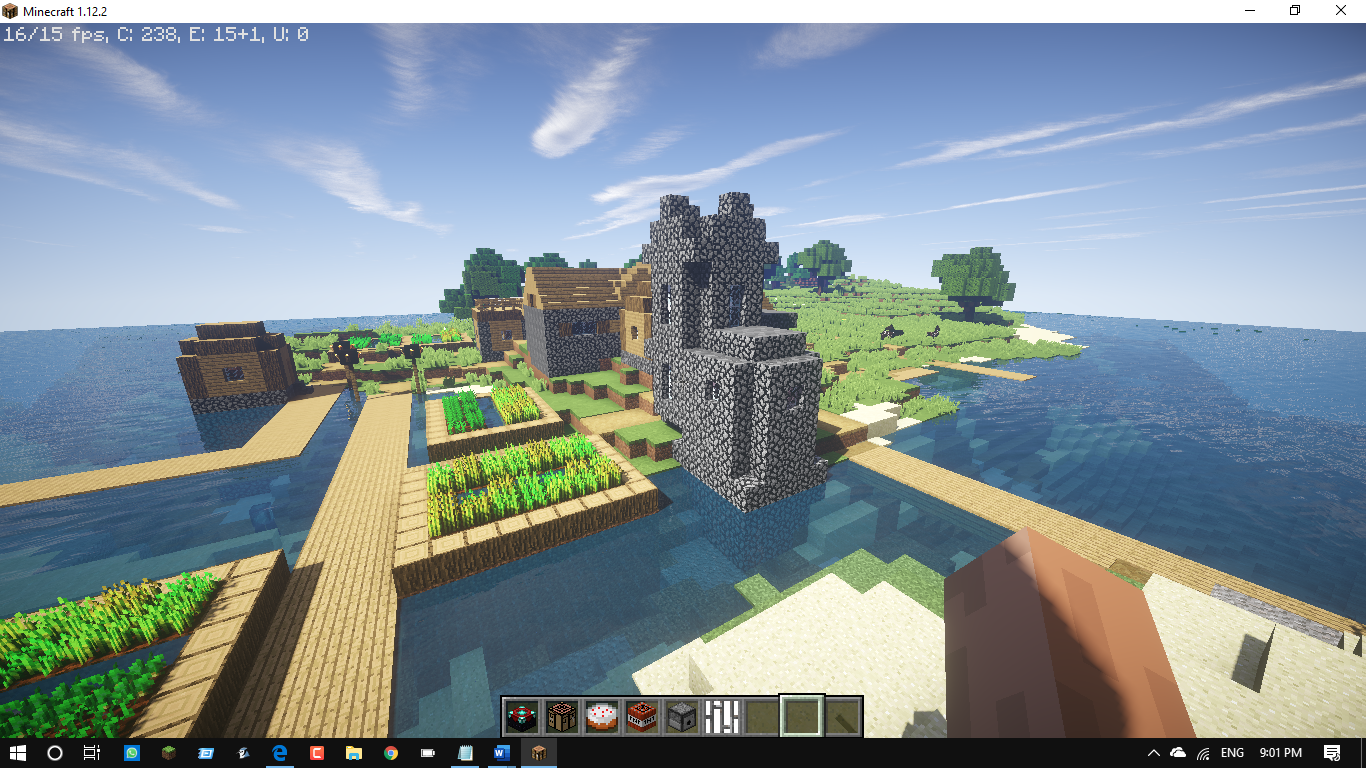Image resolution: width=1366 pixels, height=768 pixels.
Task: Select the iron bars in the hotbar
Action: [721, 713]
